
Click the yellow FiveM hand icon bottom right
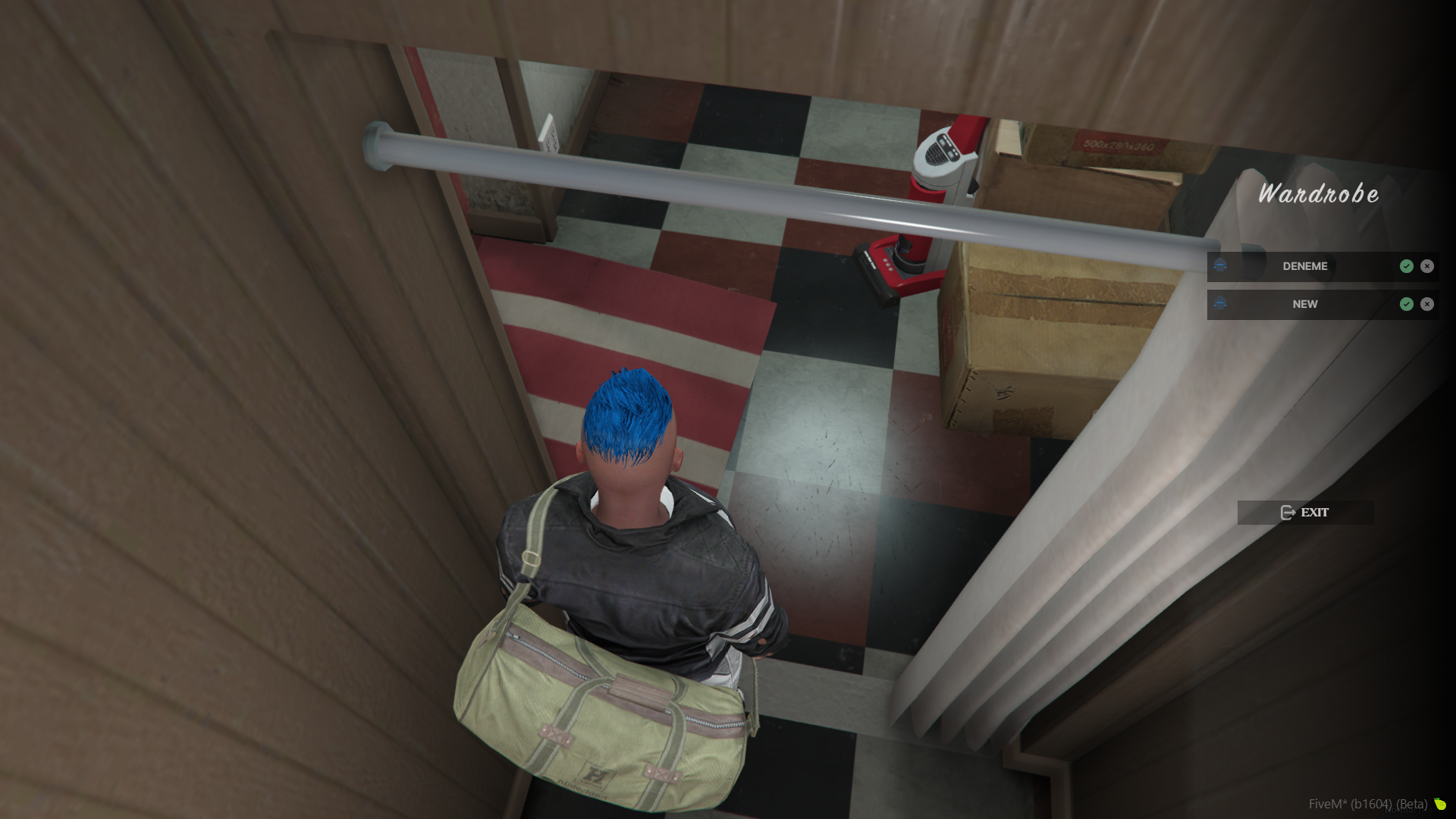1439,804
